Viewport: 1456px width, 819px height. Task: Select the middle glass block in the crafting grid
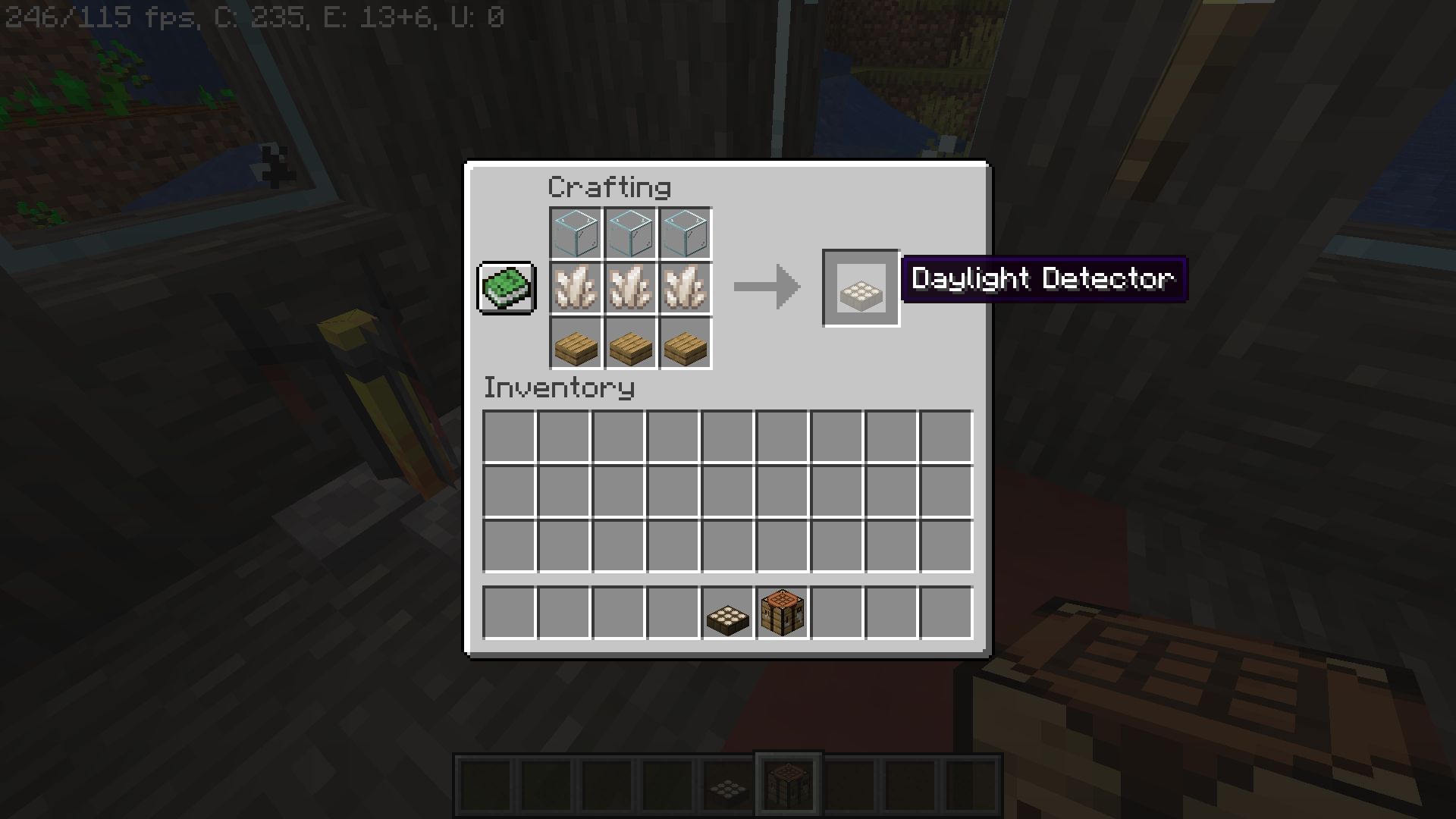630,234
